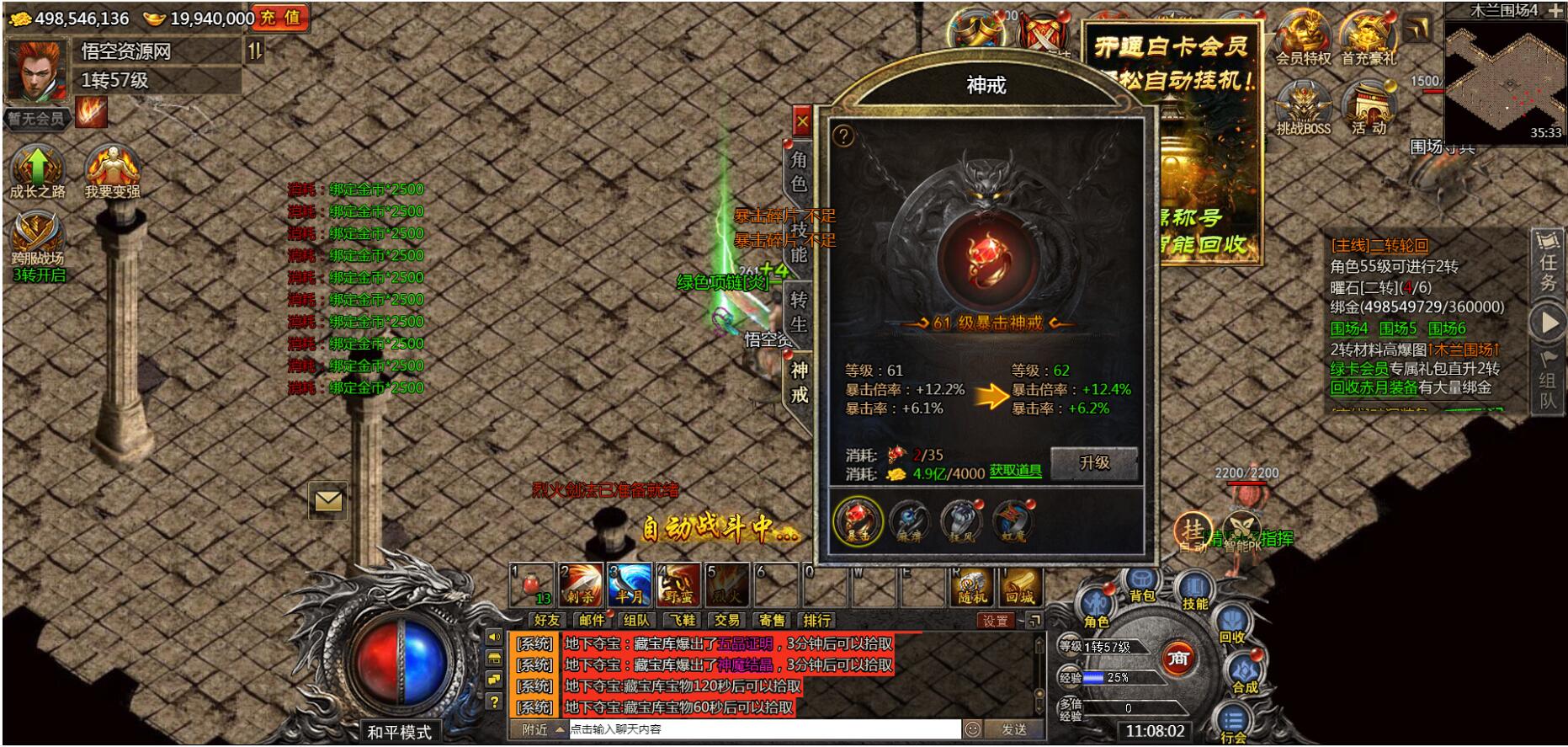Screen dimensions: 1568x747
Task: Click the 升级 upgrade button
Action: [1094, 463]
